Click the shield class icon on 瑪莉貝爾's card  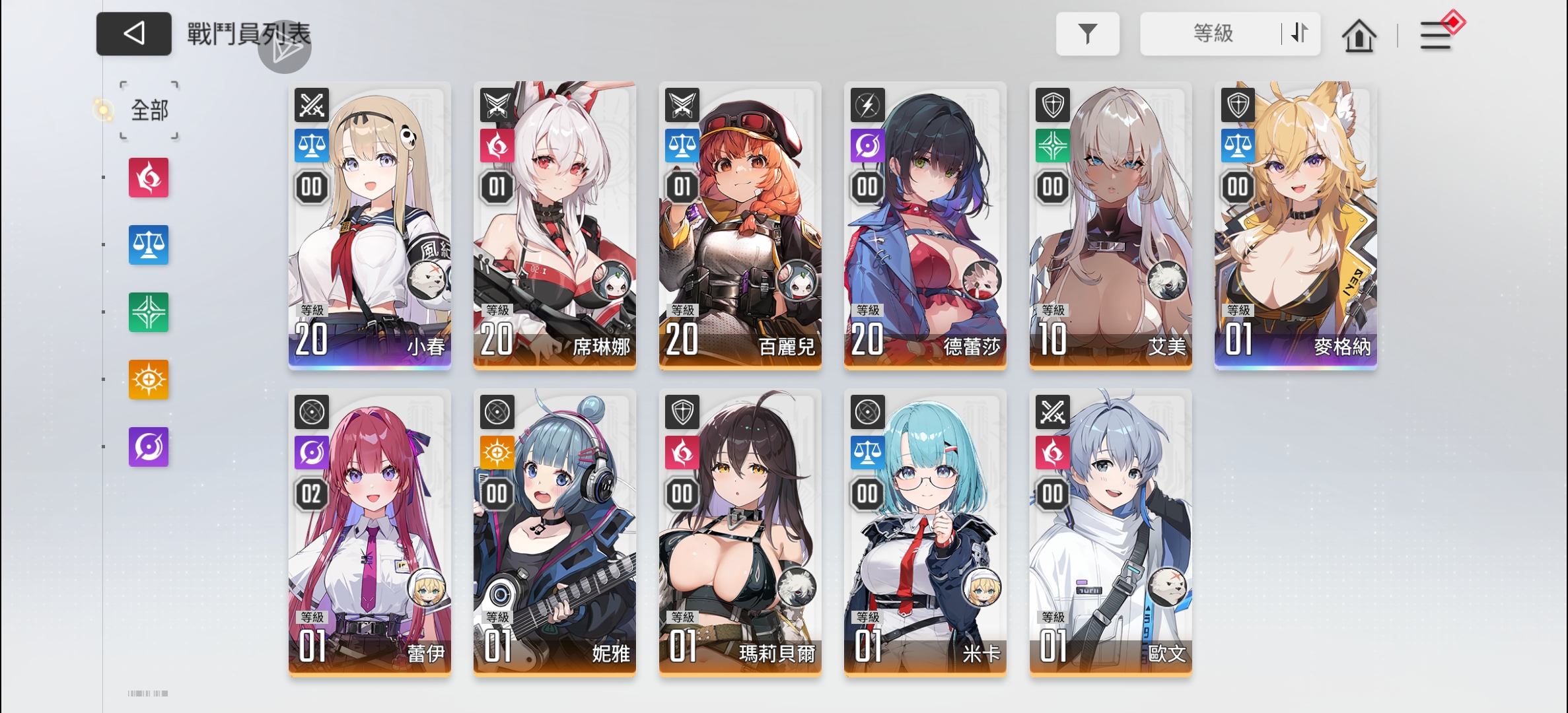tap(682, 411)
